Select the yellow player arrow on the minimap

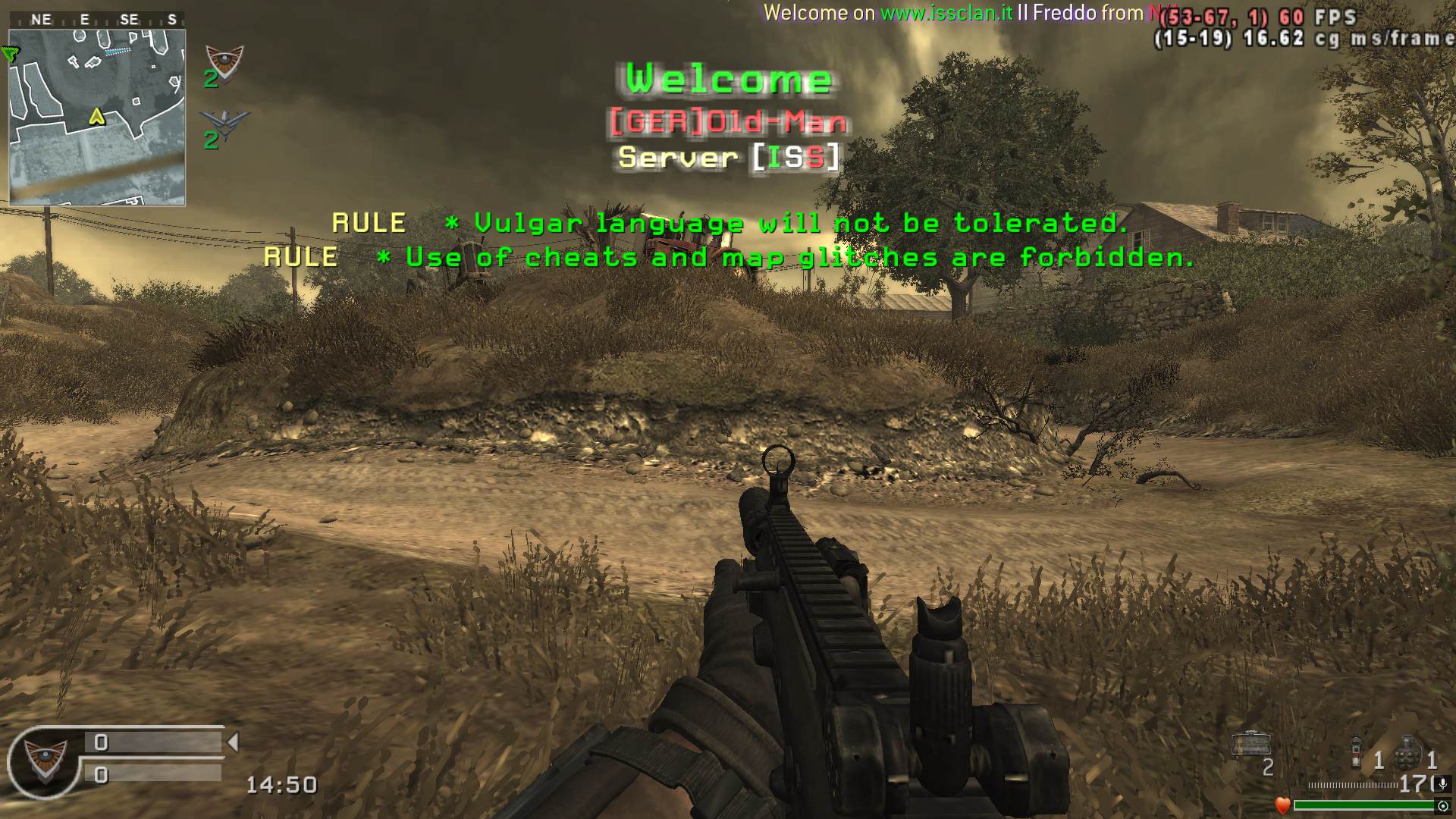pyautogui.click(x=96, y=116)
